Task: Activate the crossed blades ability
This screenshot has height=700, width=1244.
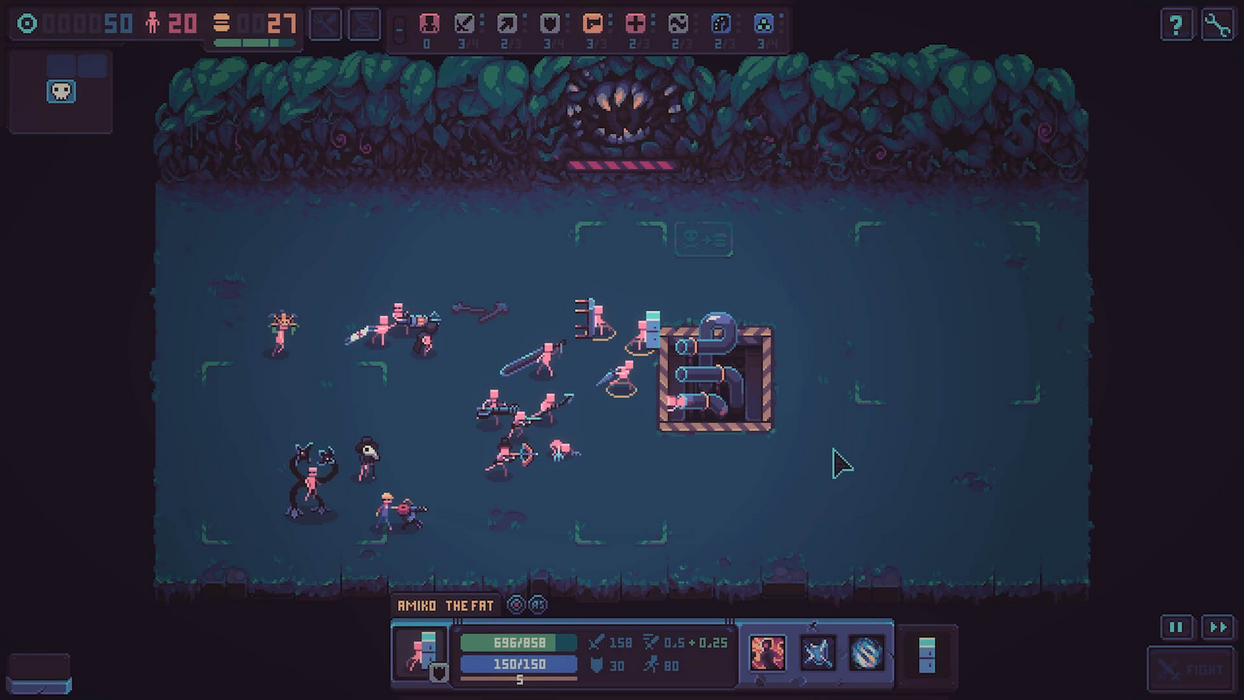Action: point(817,653)
